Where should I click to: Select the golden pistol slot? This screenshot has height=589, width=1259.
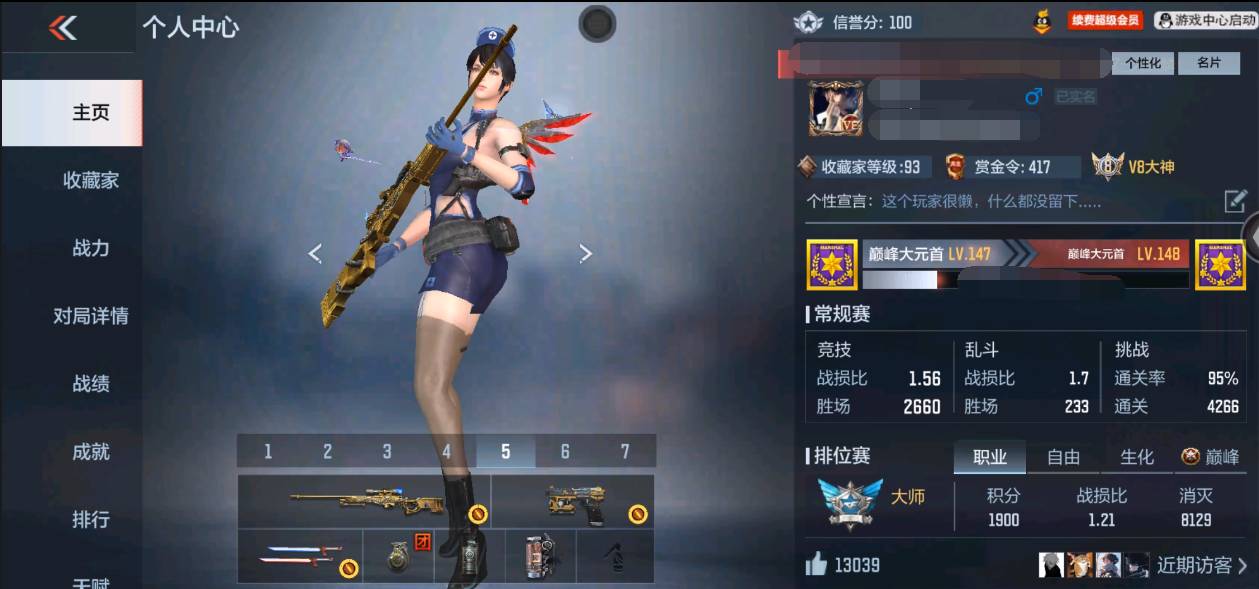[x=574, y=501]
